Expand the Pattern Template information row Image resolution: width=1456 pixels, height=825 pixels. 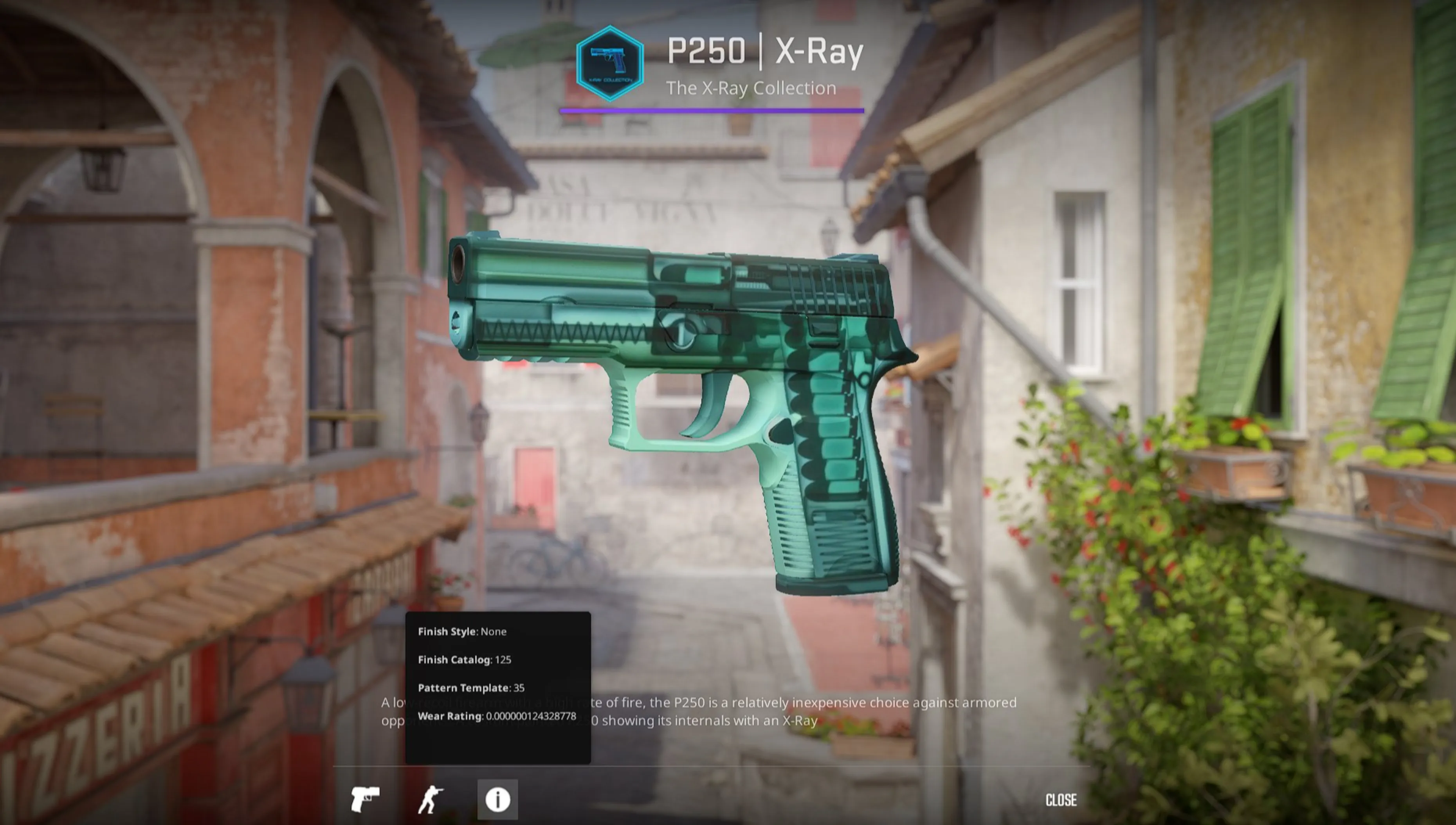click(470, 688)
